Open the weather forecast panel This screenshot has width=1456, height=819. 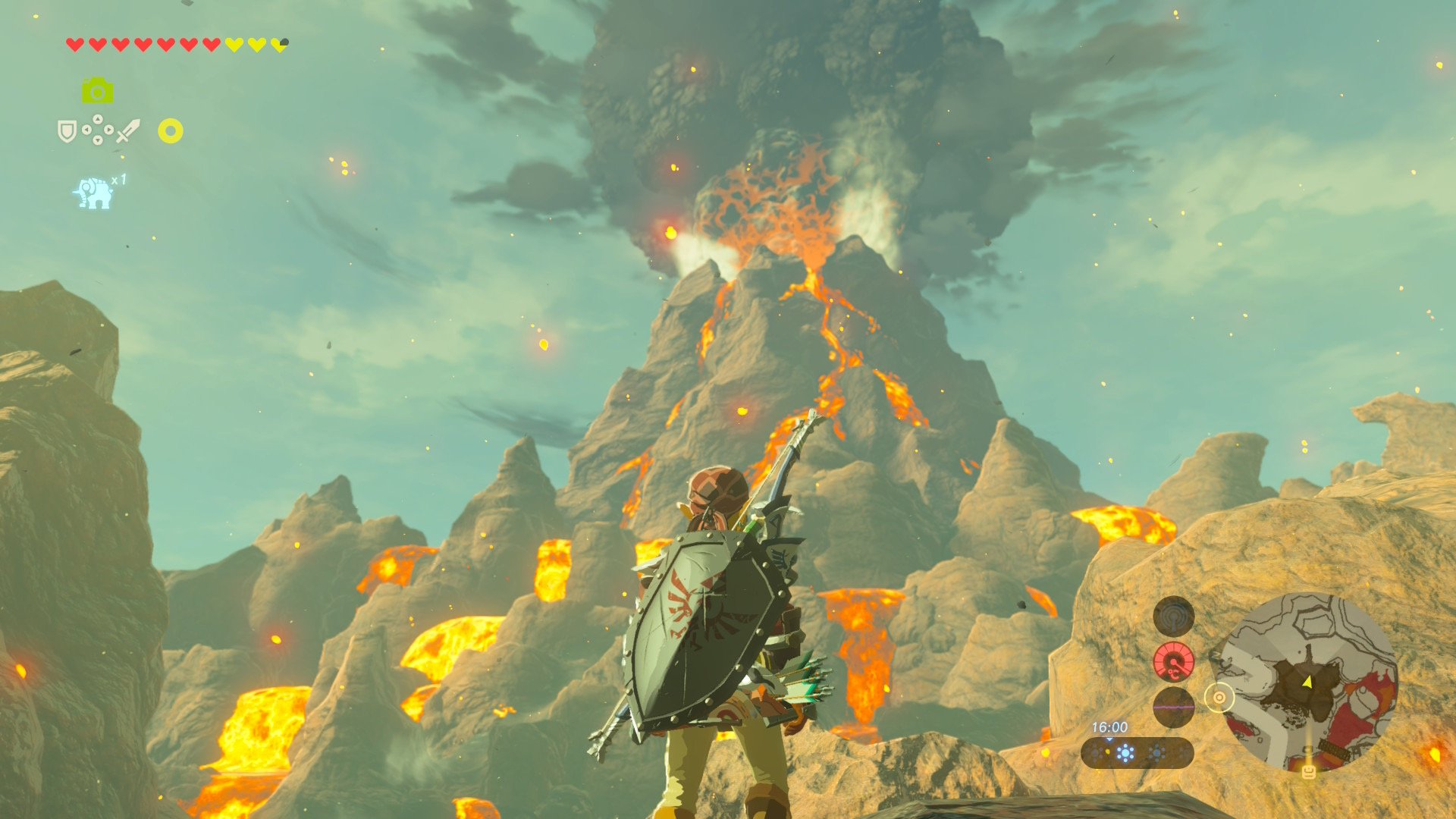[1137, 753]
